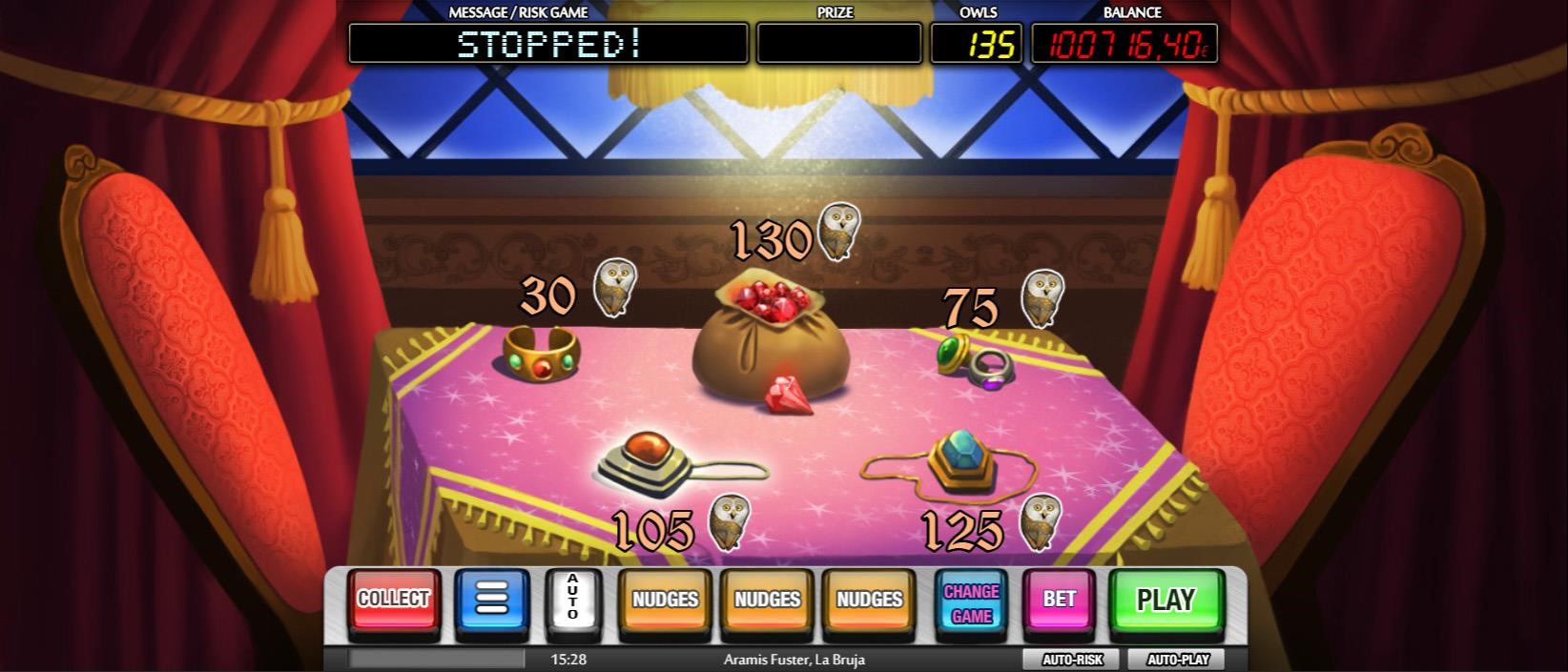Viewport: 1568px width, 672px height.
Task: Hit the green PLAY button
Action: pos(1166,601)
